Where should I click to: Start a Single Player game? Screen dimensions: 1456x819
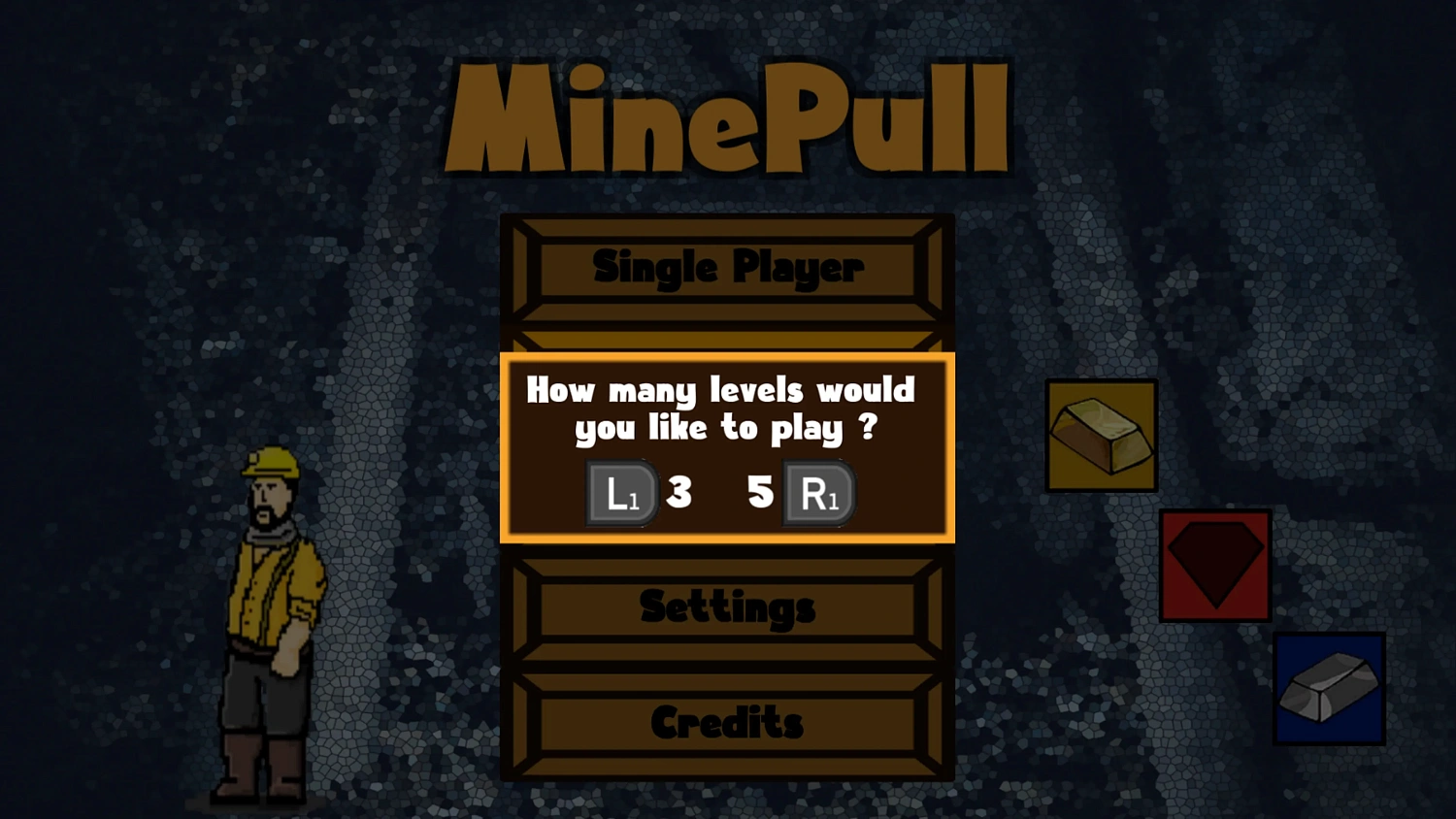727,268
